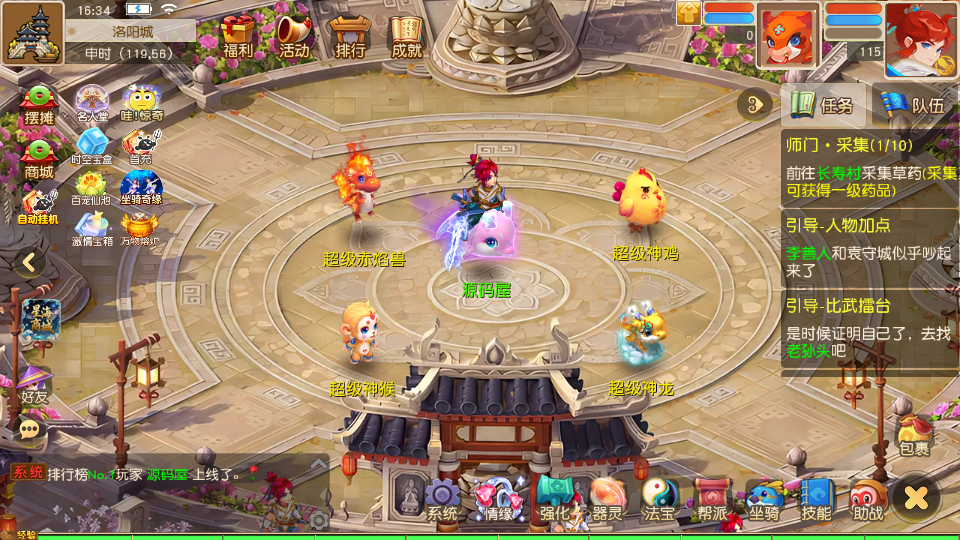The image size is (960, 540).
Task: Switch to the 任务 quest tab
Action: [x=822, y=104]
